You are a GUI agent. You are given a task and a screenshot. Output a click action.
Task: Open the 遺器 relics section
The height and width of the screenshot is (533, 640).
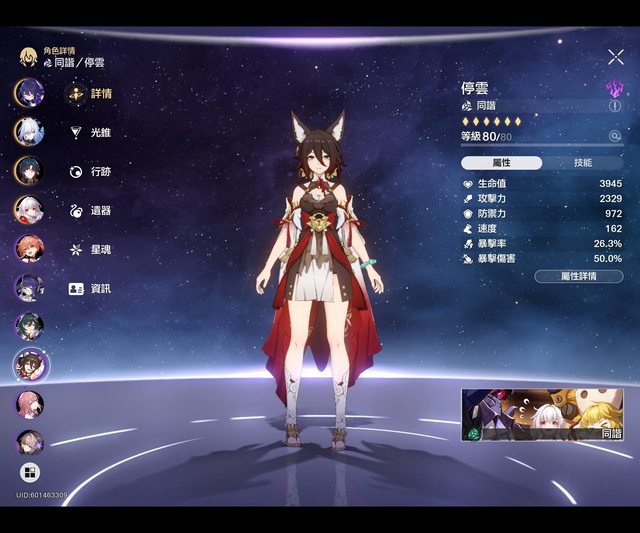(89, 211)
